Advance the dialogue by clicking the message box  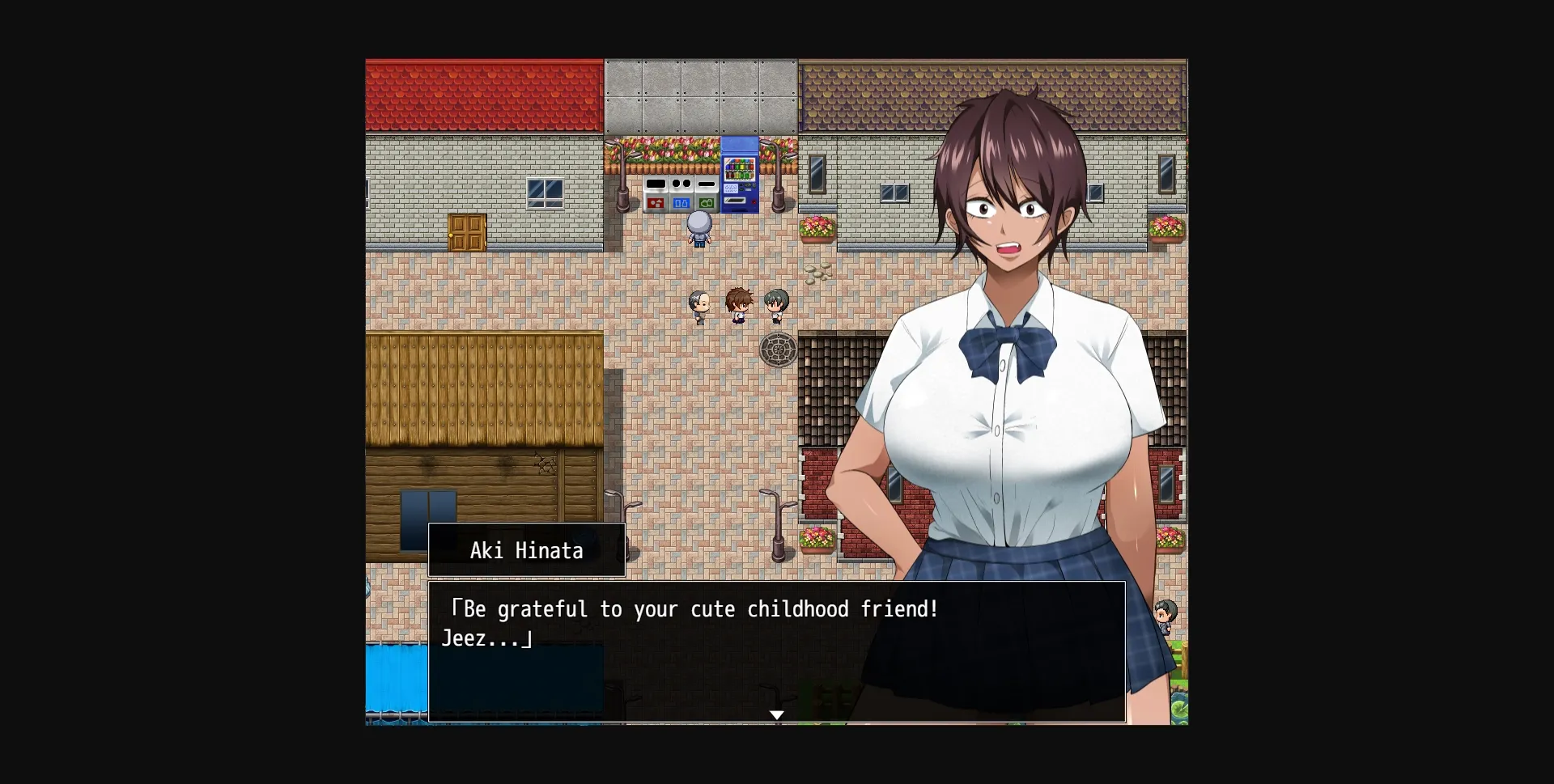coord(777,651)
